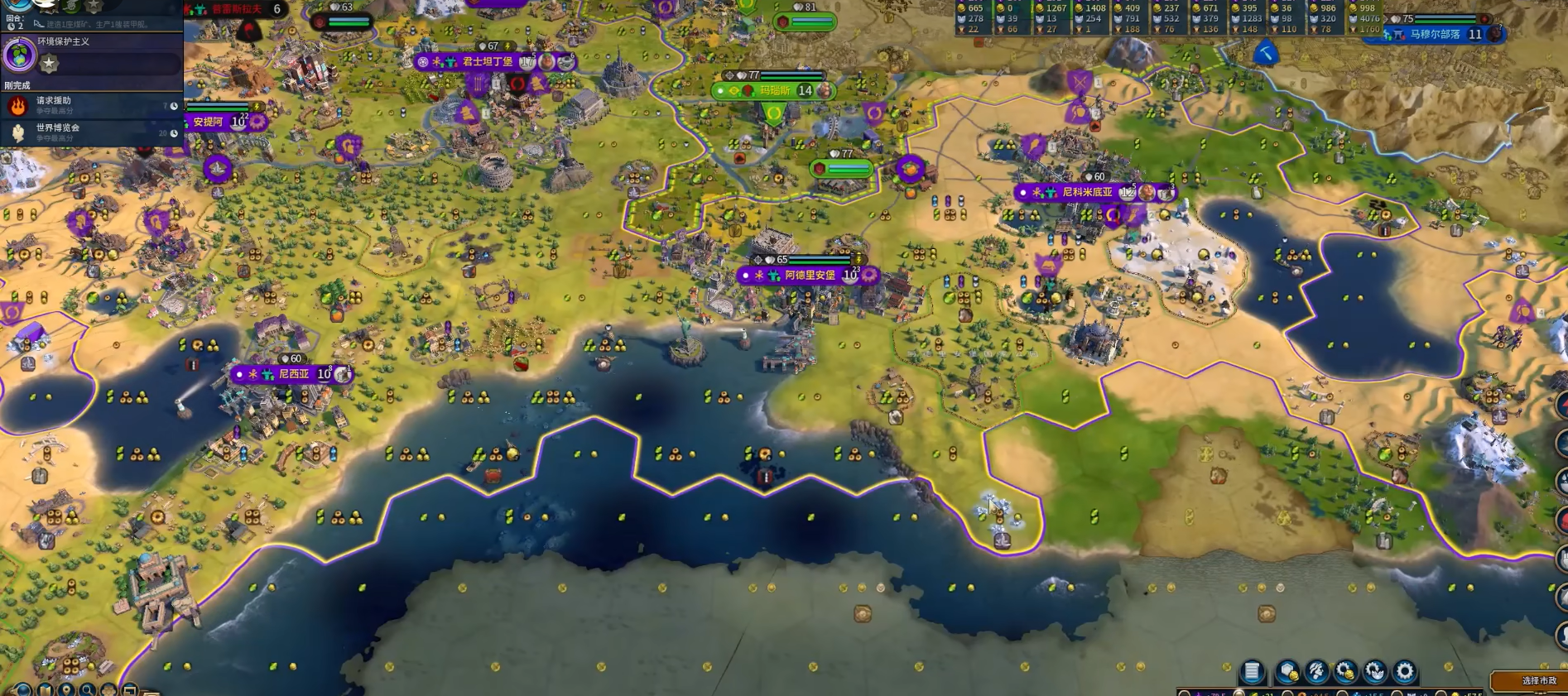Open citizen management head icon
The width and height of the screenshot is (1568, 696).
(x=1316, y=671)
